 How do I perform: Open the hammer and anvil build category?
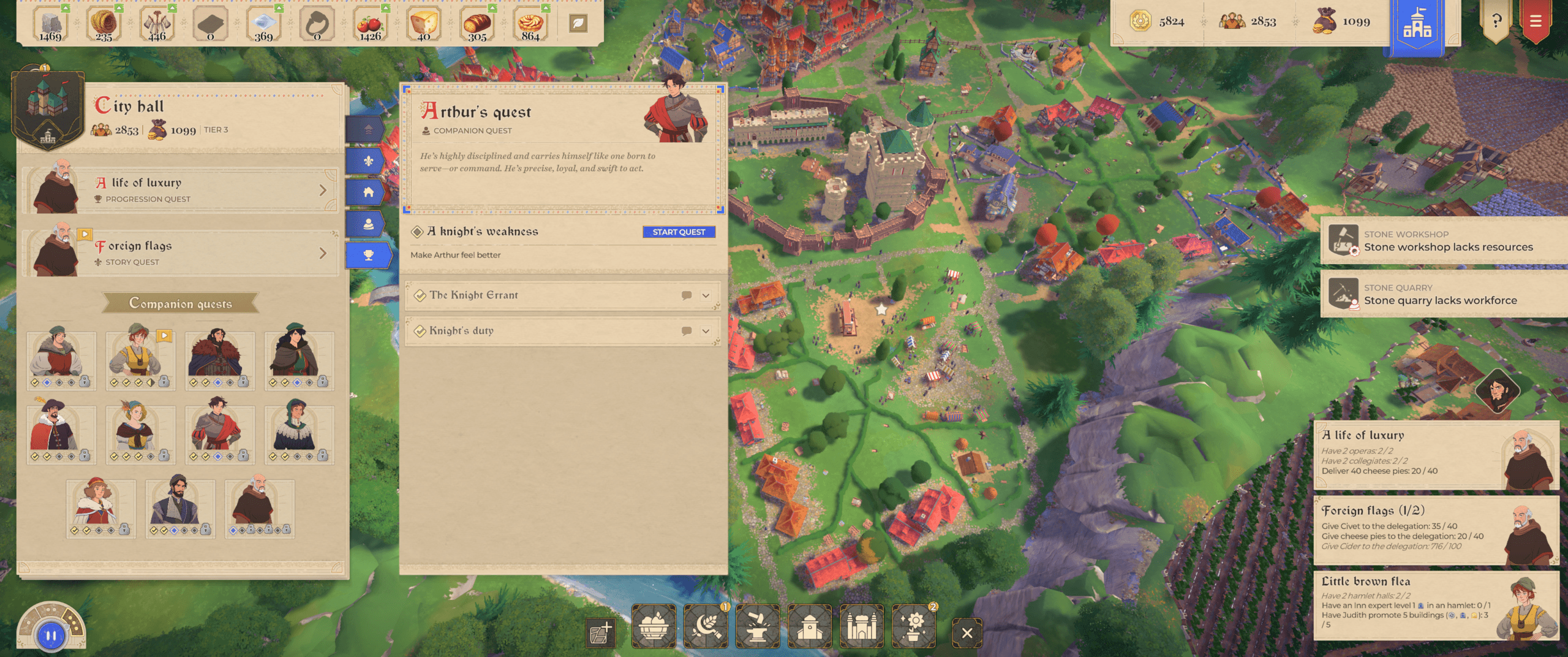(x=758, y=626)
